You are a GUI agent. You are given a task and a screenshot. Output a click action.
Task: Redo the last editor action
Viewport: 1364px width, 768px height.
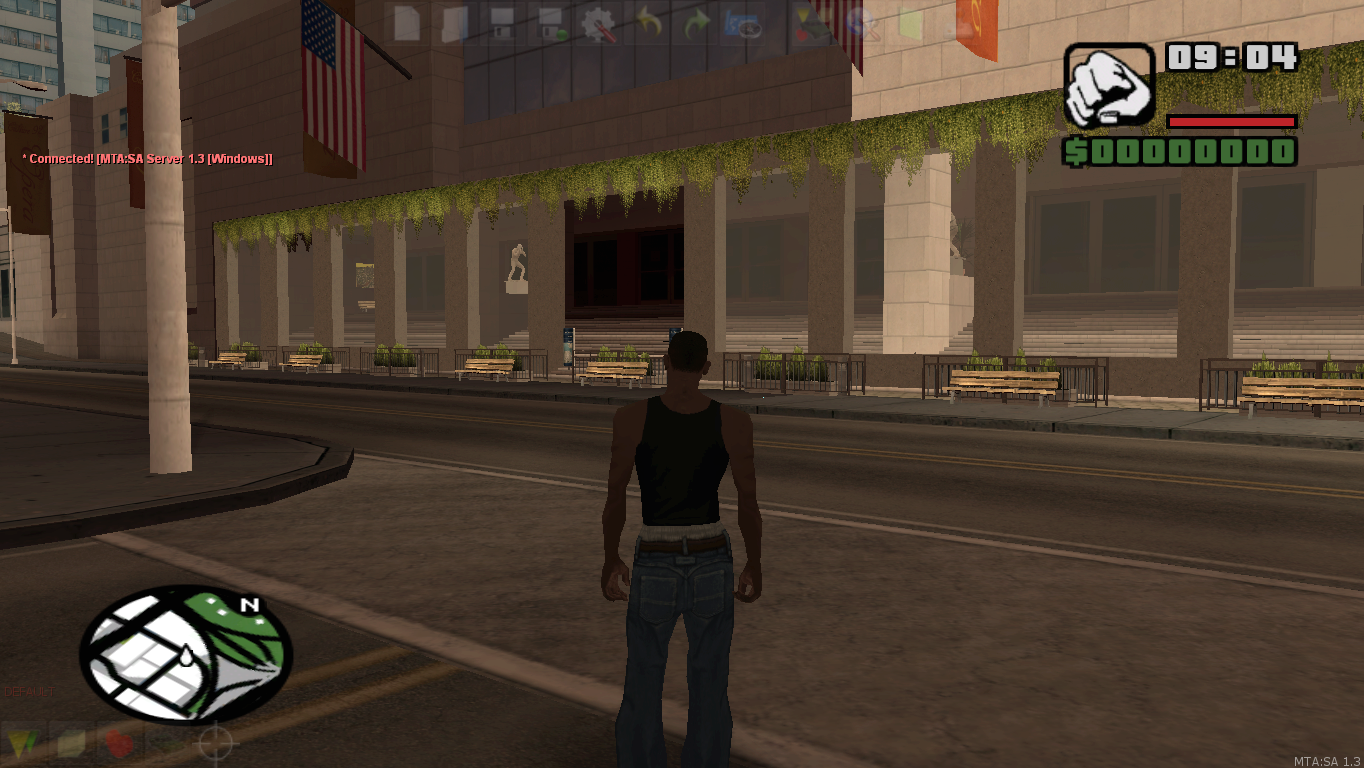(x=697, y=25)
